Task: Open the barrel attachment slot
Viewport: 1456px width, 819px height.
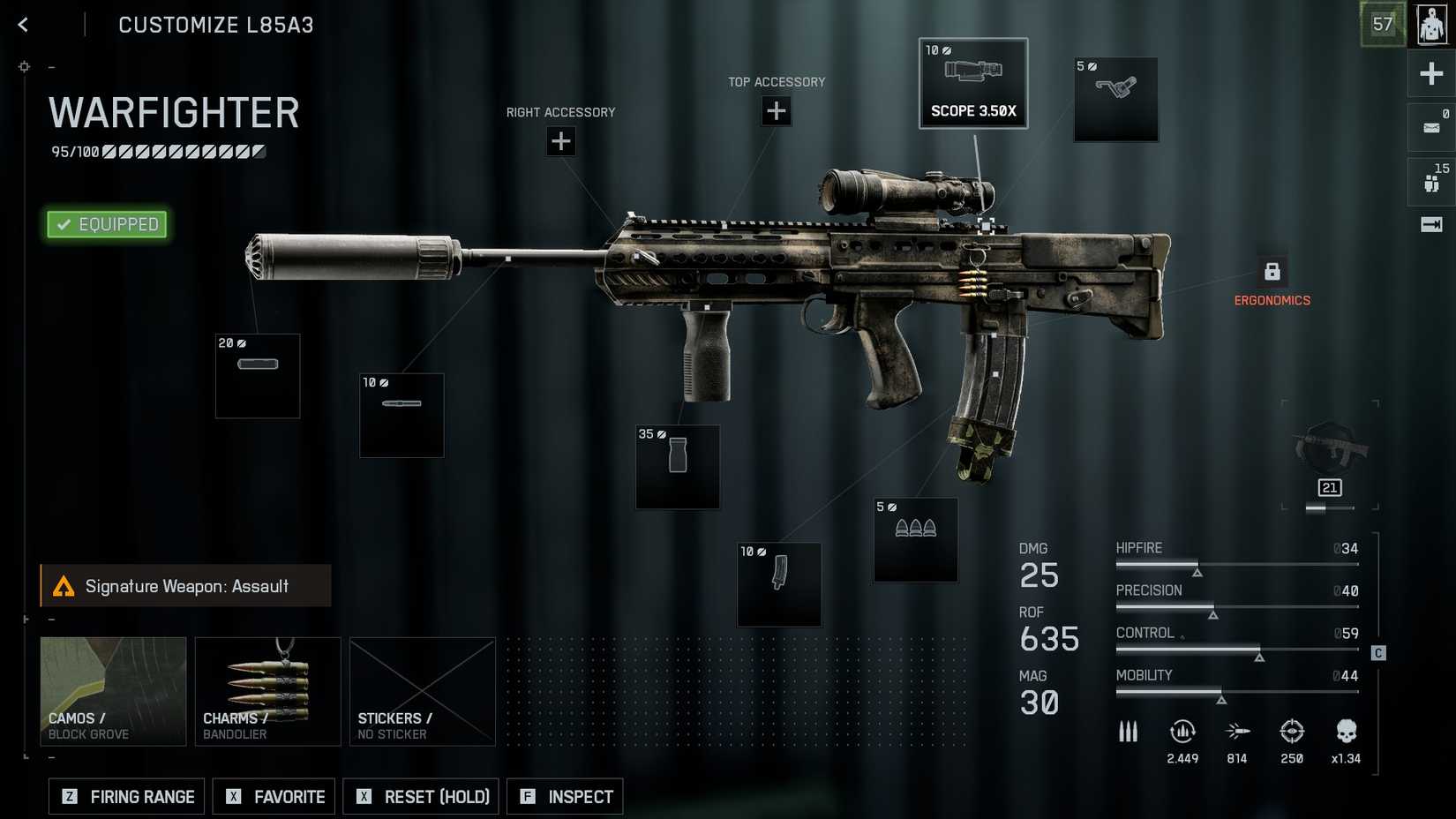Action: click(x=402, y=415)
